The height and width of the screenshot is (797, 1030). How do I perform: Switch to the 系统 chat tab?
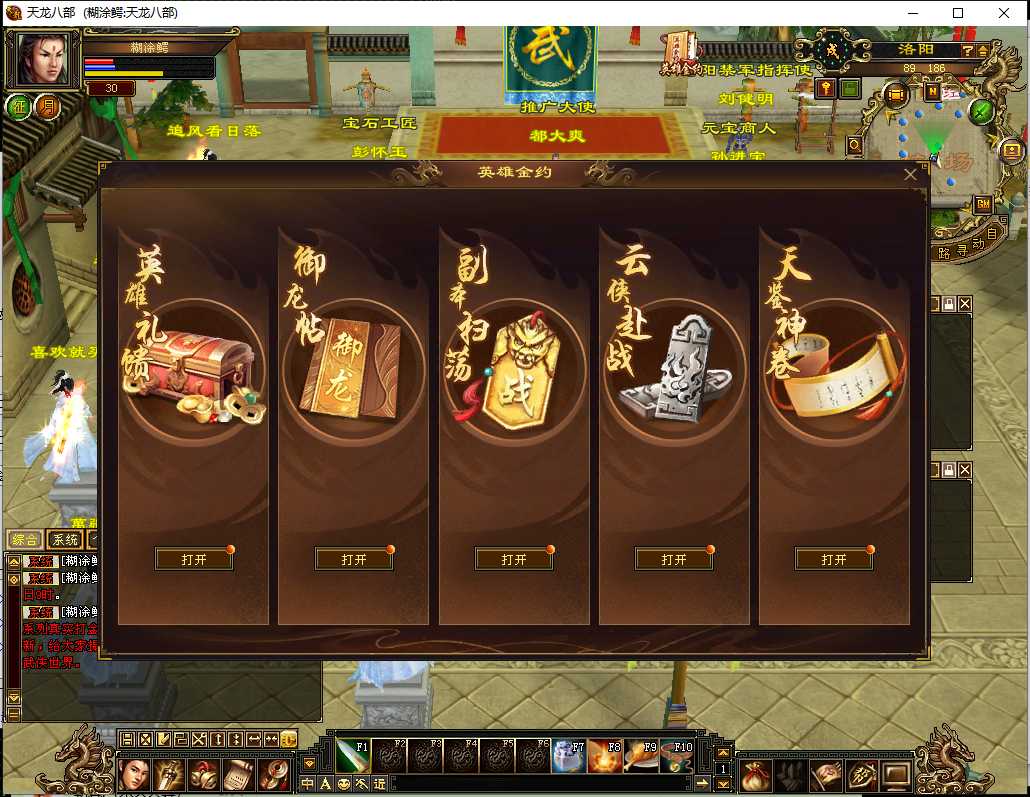(x=65, y=540)
